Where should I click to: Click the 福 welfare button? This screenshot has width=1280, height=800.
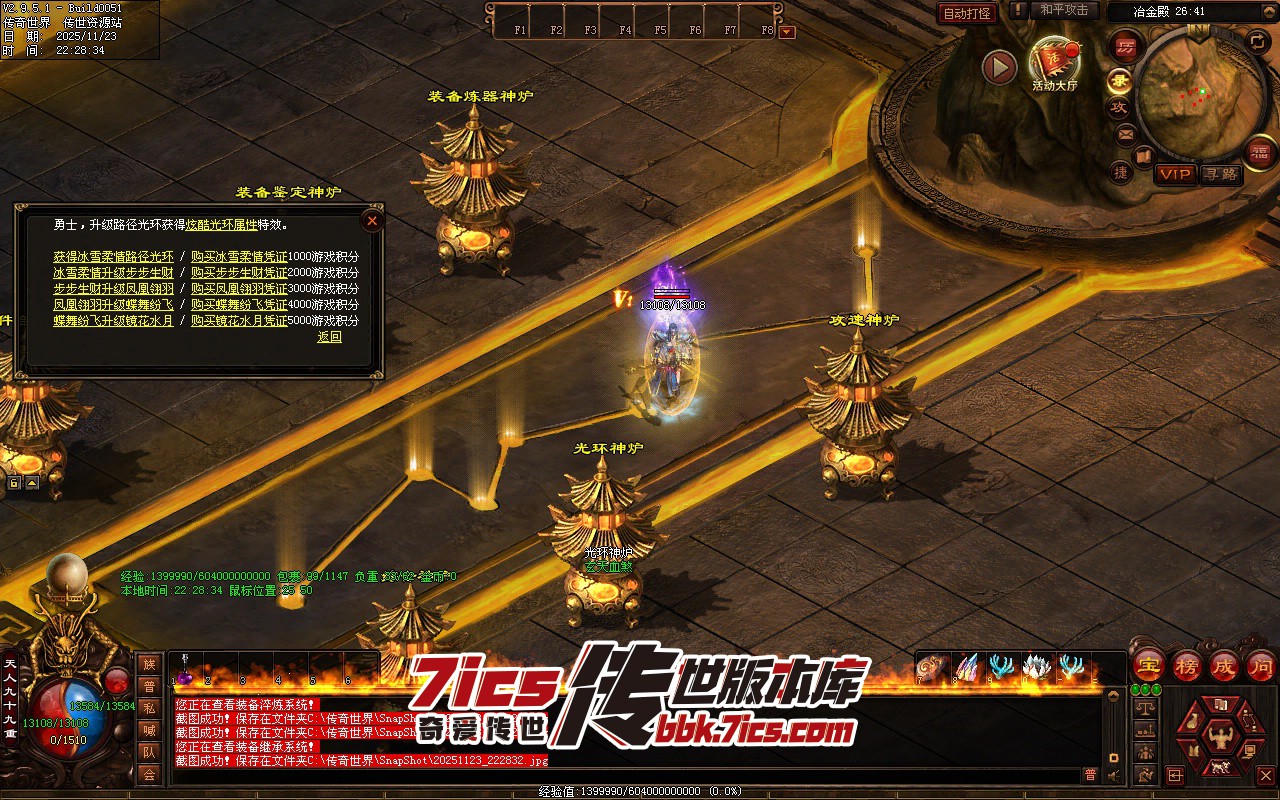(x=1260, y=152)
